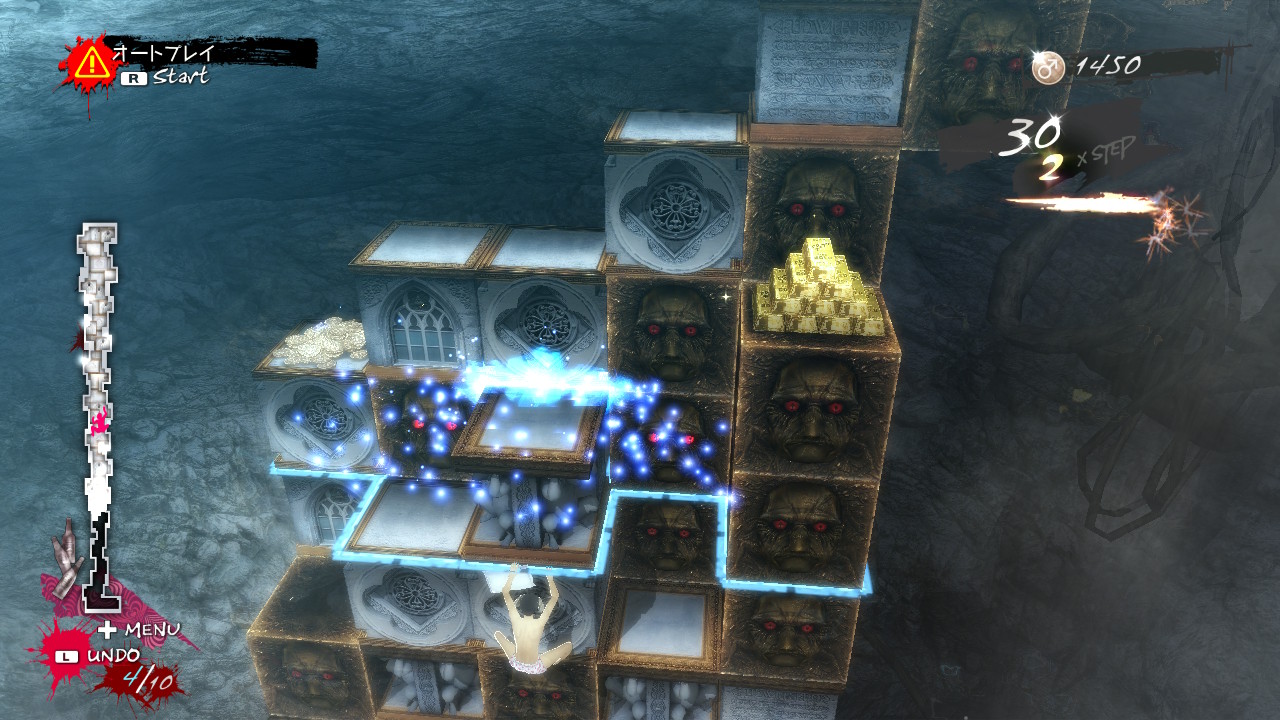The height and width of the screenshot is (720, 1280).
Task: Use the Undo splatter button
Action: [x=101, y=657]
